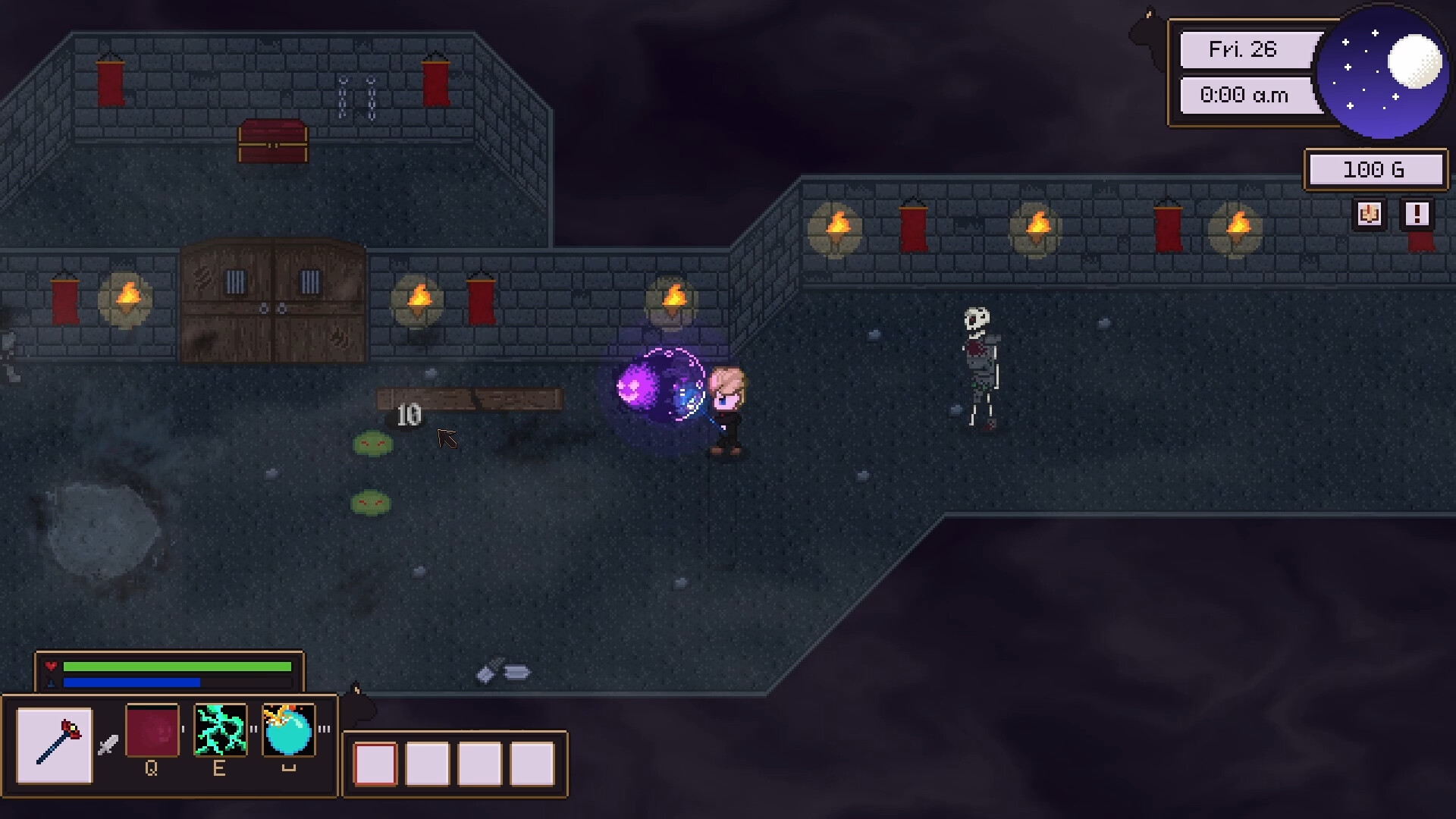
Task: Select the first highlighted hotbar slot
Action: (375, 766)
